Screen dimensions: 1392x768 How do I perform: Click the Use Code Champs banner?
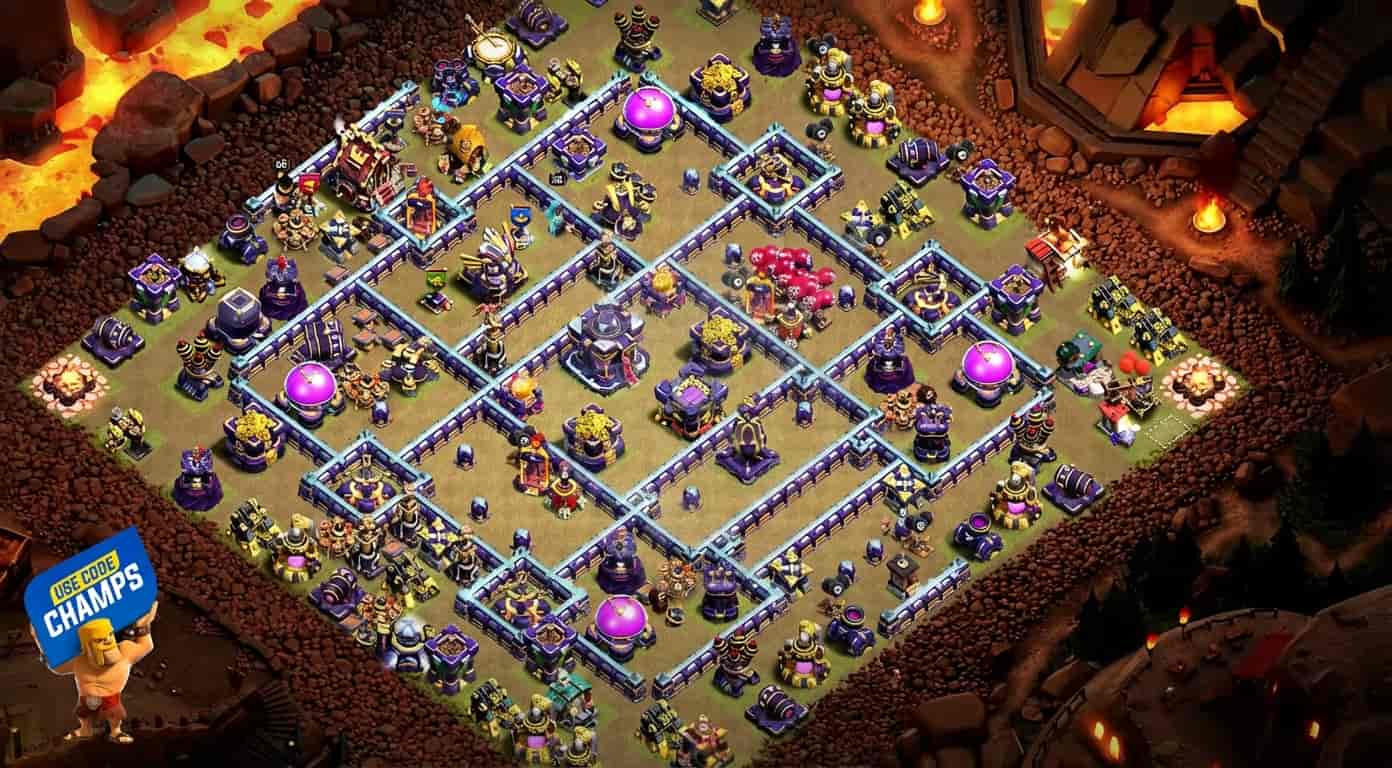90,595
